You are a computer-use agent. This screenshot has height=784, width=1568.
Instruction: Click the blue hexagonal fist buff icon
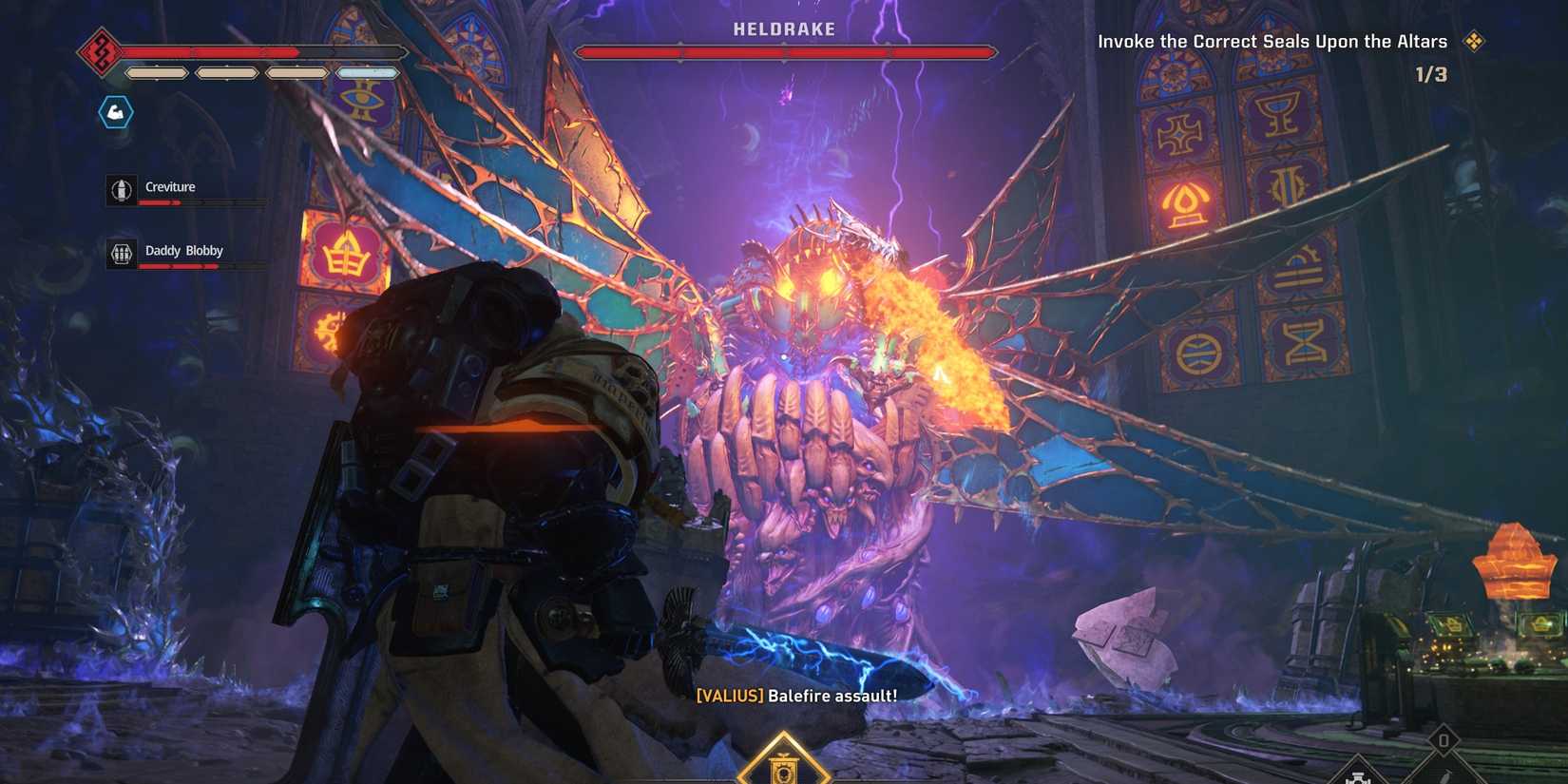[x=115, y=110]
